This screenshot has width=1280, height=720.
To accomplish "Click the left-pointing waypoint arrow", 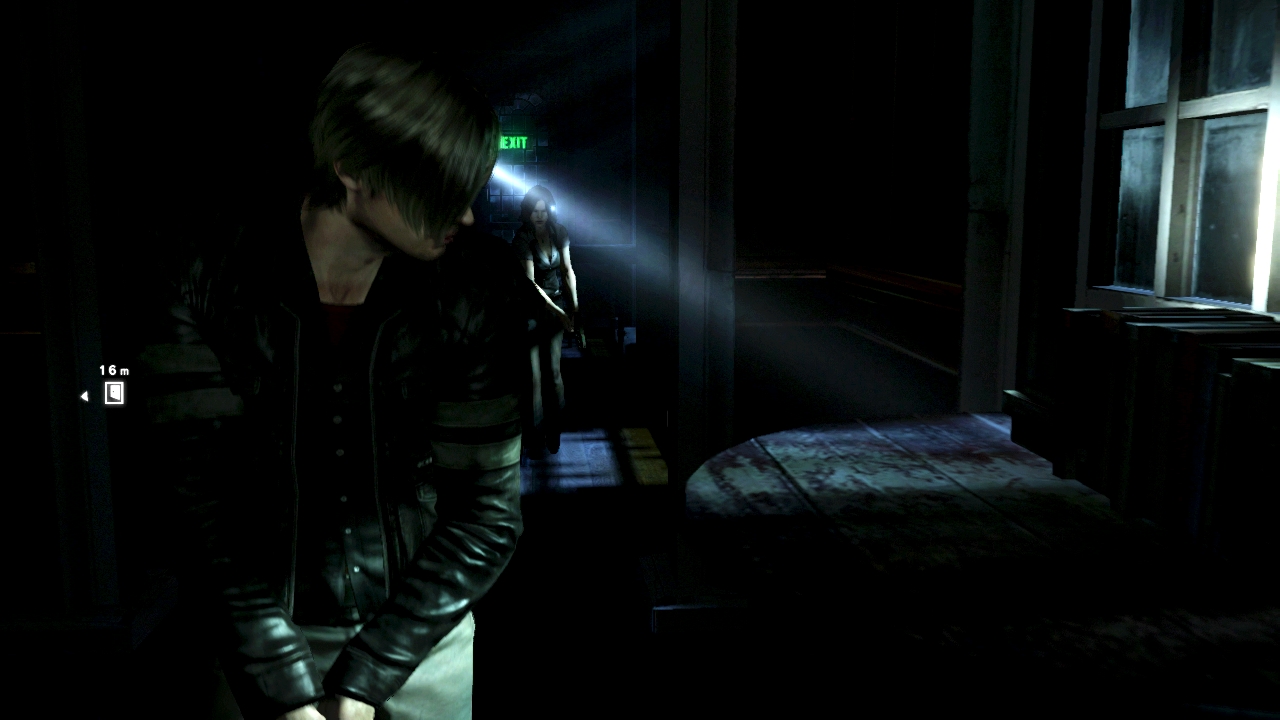I will point(84,394).
